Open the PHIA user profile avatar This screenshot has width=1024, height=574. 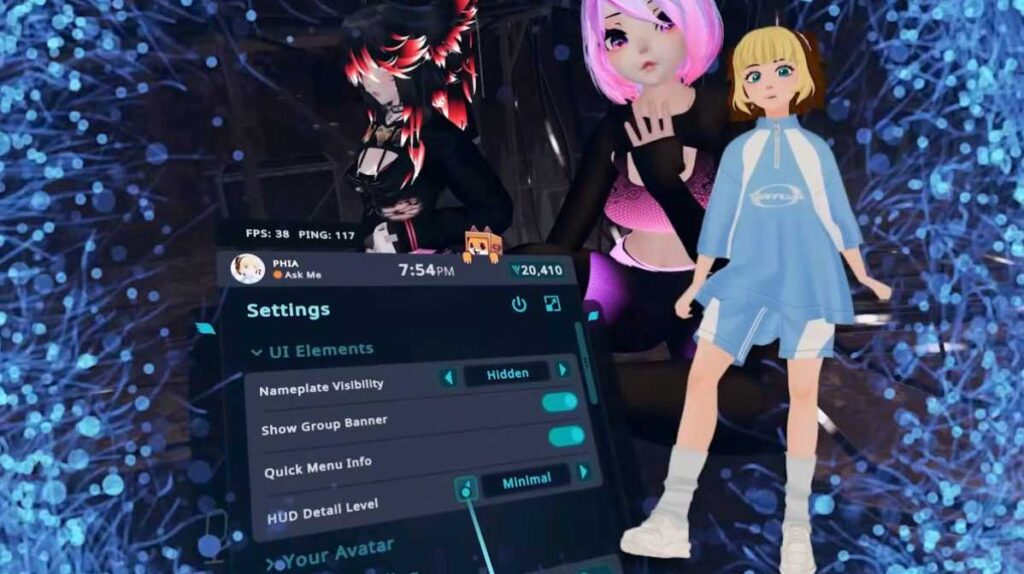pyautogui.click(x=247, y=268)
